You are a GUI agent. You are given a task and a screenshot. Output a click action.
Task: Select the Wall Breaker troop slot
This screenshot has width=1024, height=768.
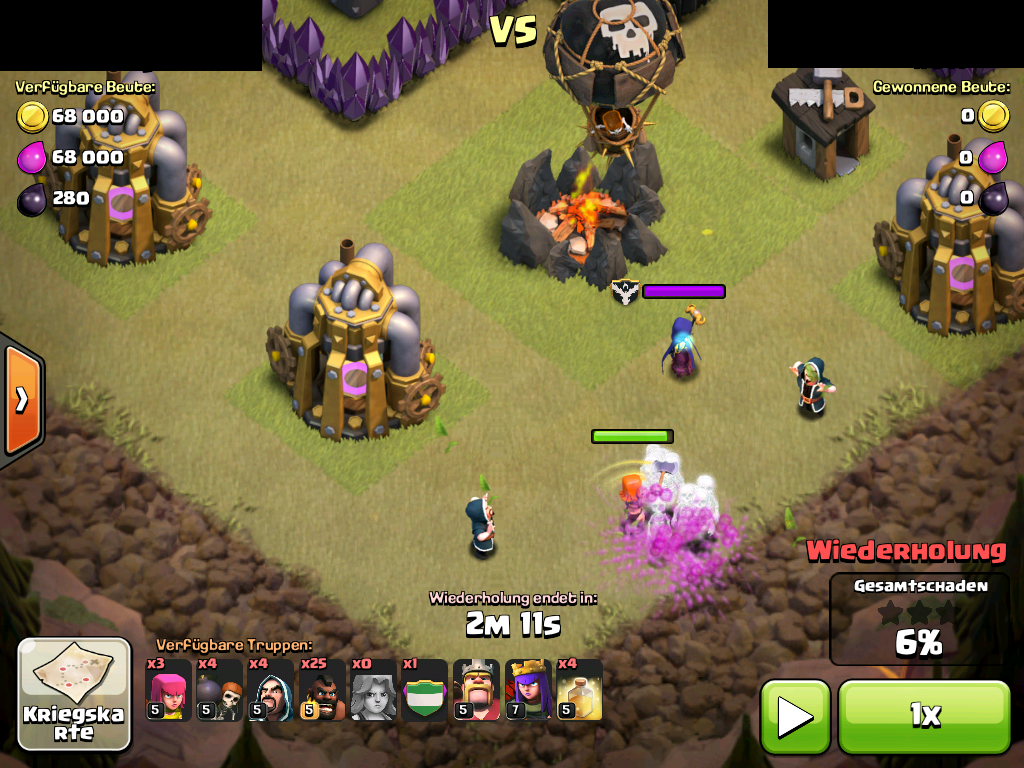pos(219,690)
